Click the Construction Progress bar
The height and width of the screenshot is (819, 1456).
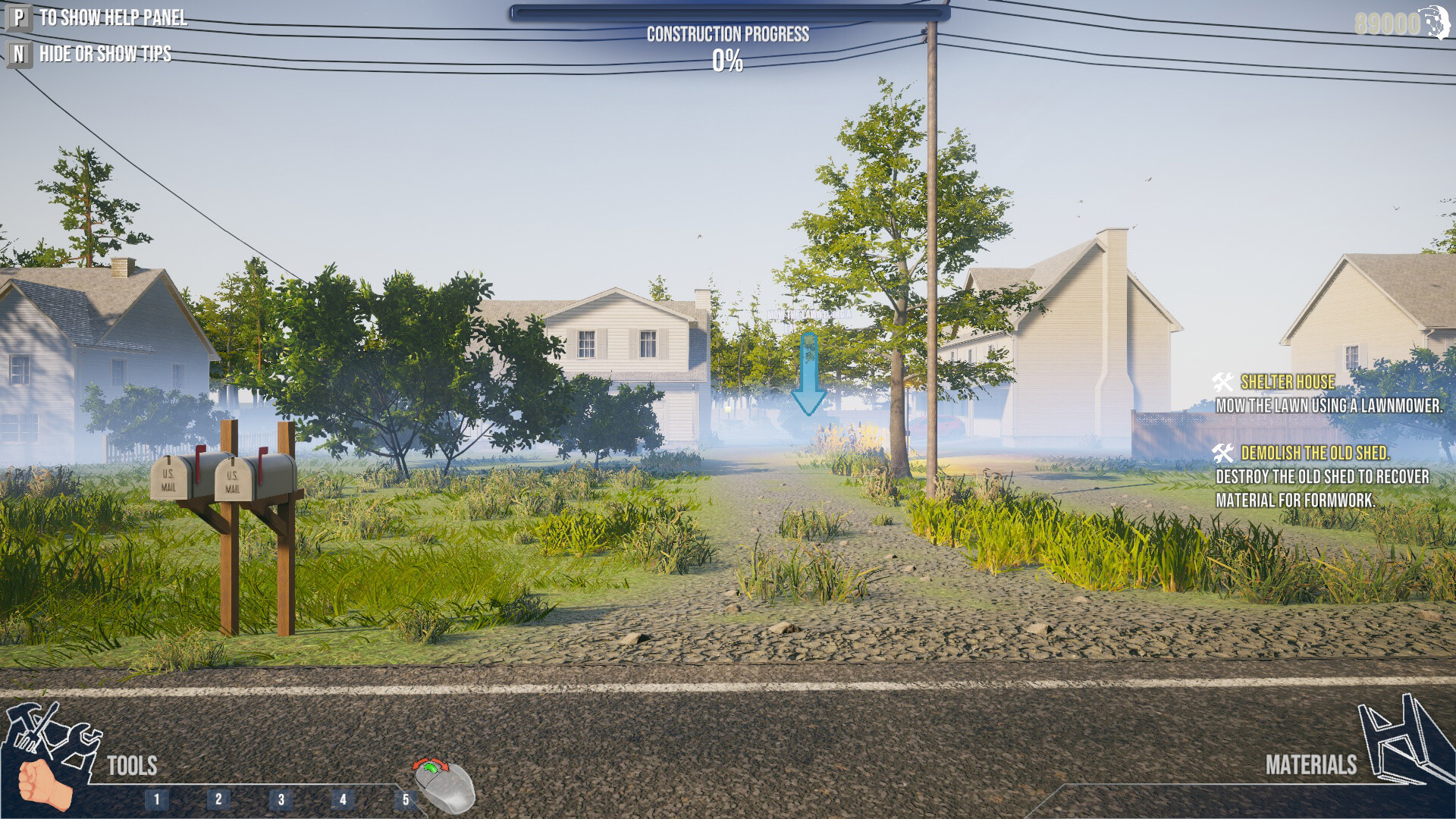(x=728, y=14)
